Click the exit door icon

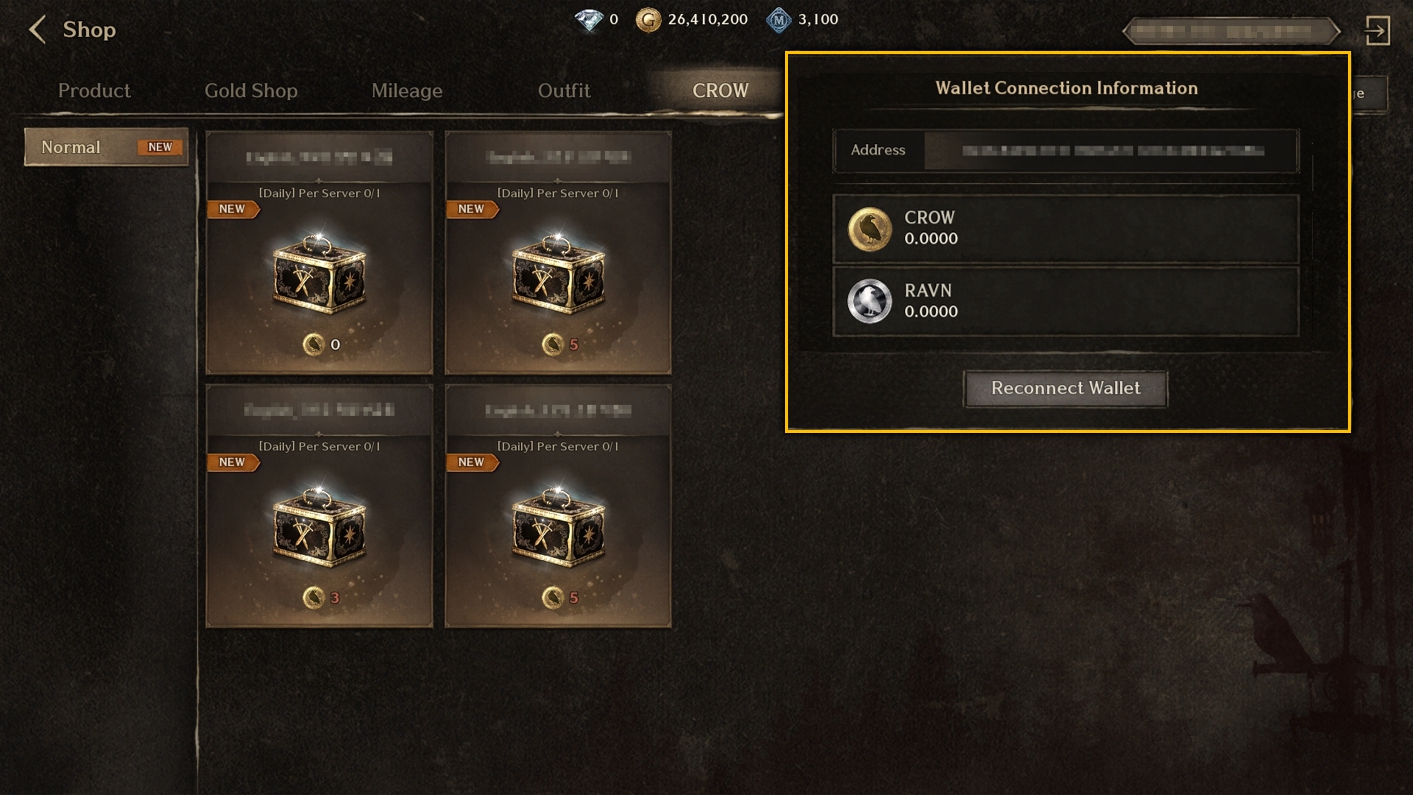point(1377,30)
